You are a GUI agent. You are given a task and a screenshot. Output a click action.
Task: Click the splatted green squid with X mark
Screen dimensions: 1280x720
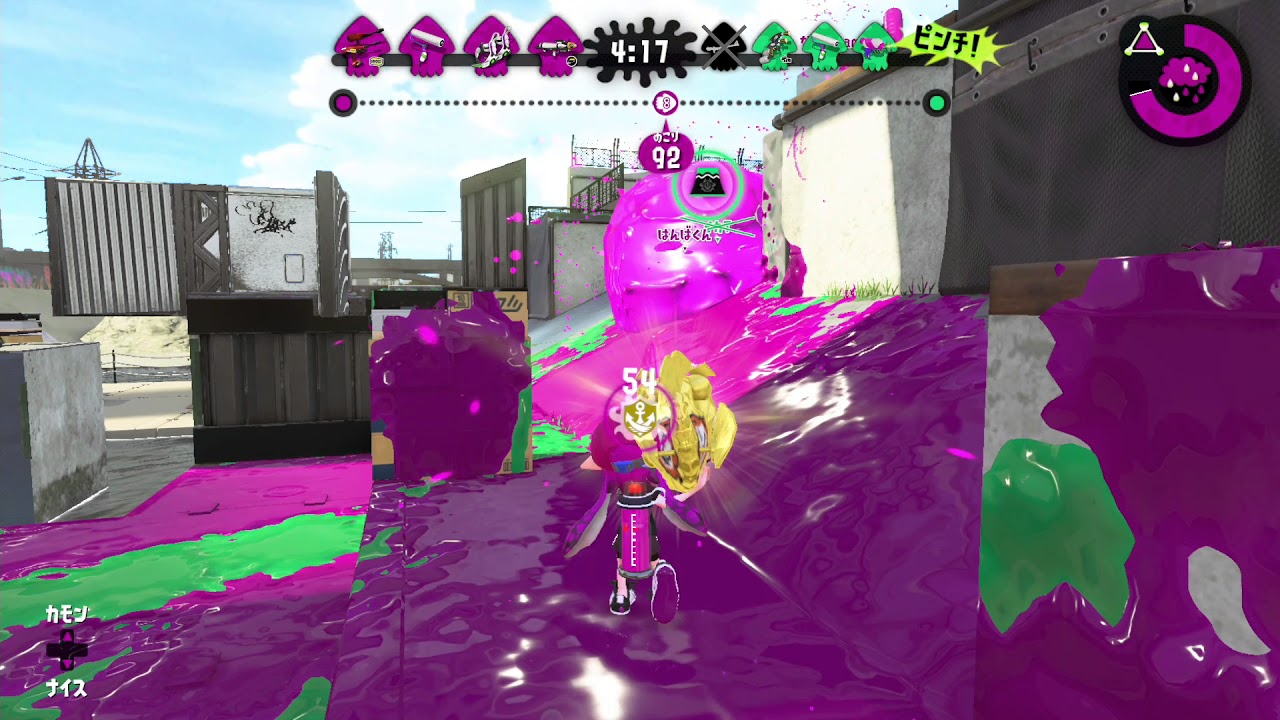pos(725,45)
